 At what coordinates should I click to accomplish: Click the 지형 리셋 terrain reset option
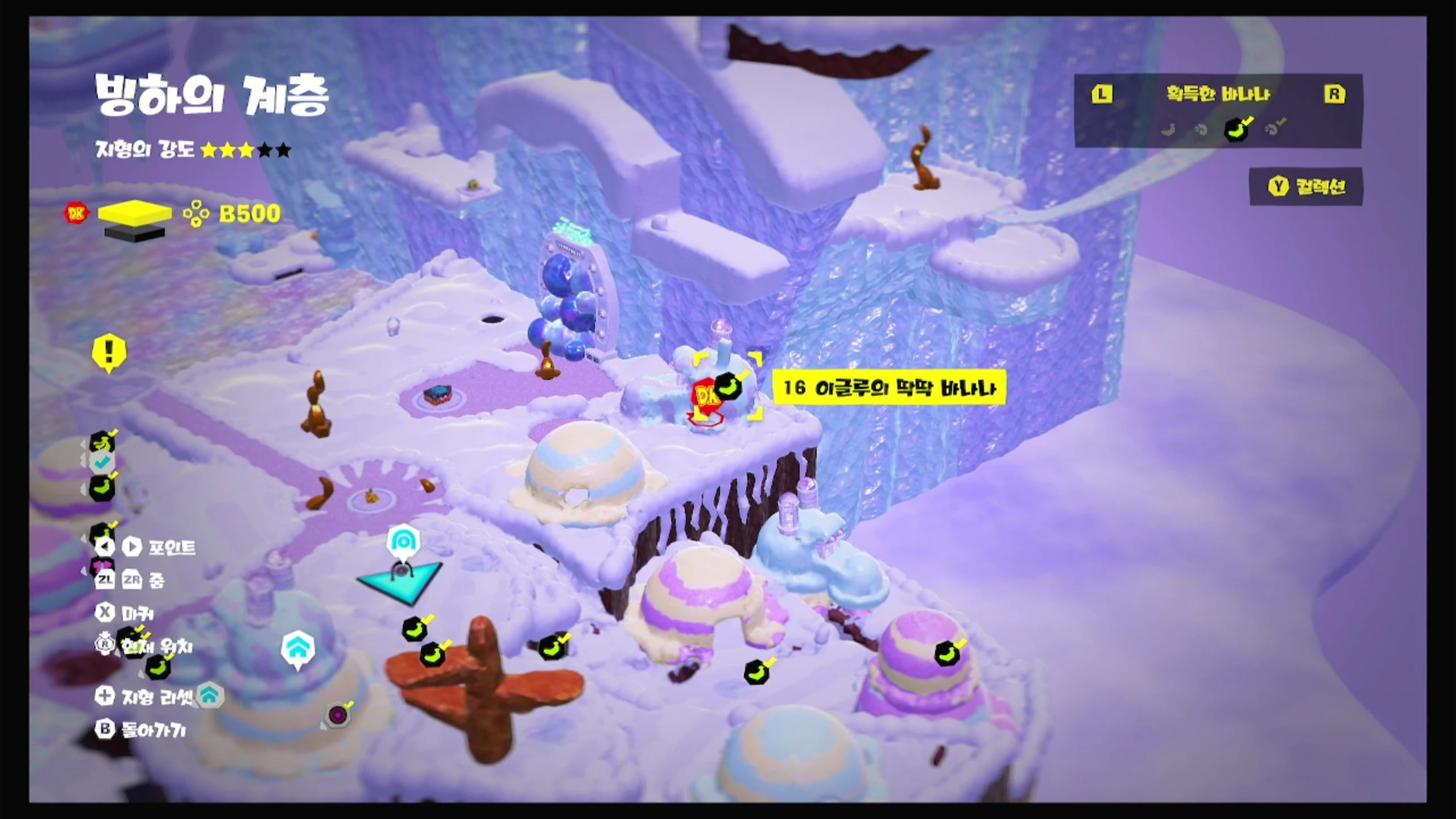(x=145, y=696)
